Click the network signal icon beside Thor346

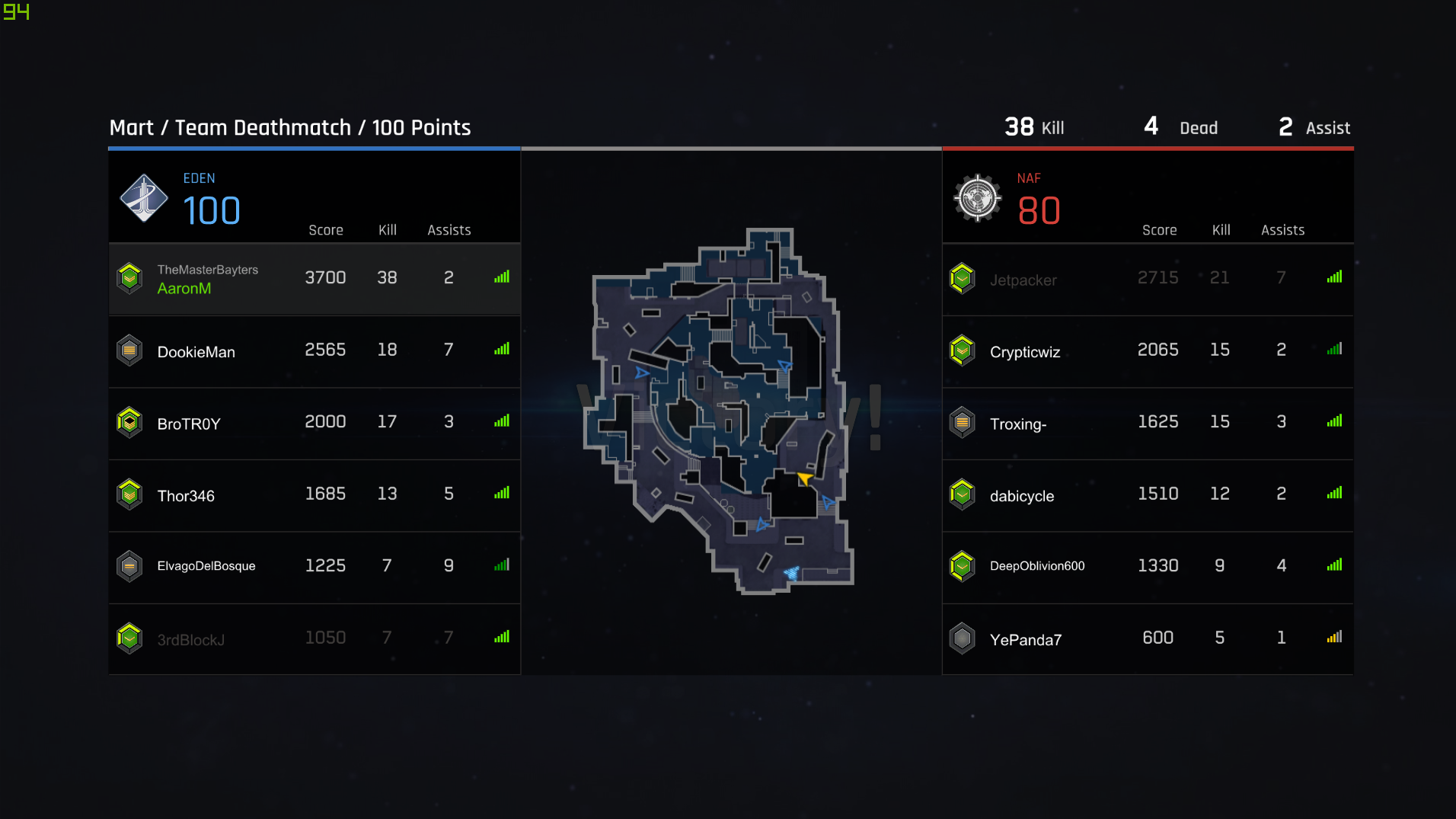(x=501, y=493)
